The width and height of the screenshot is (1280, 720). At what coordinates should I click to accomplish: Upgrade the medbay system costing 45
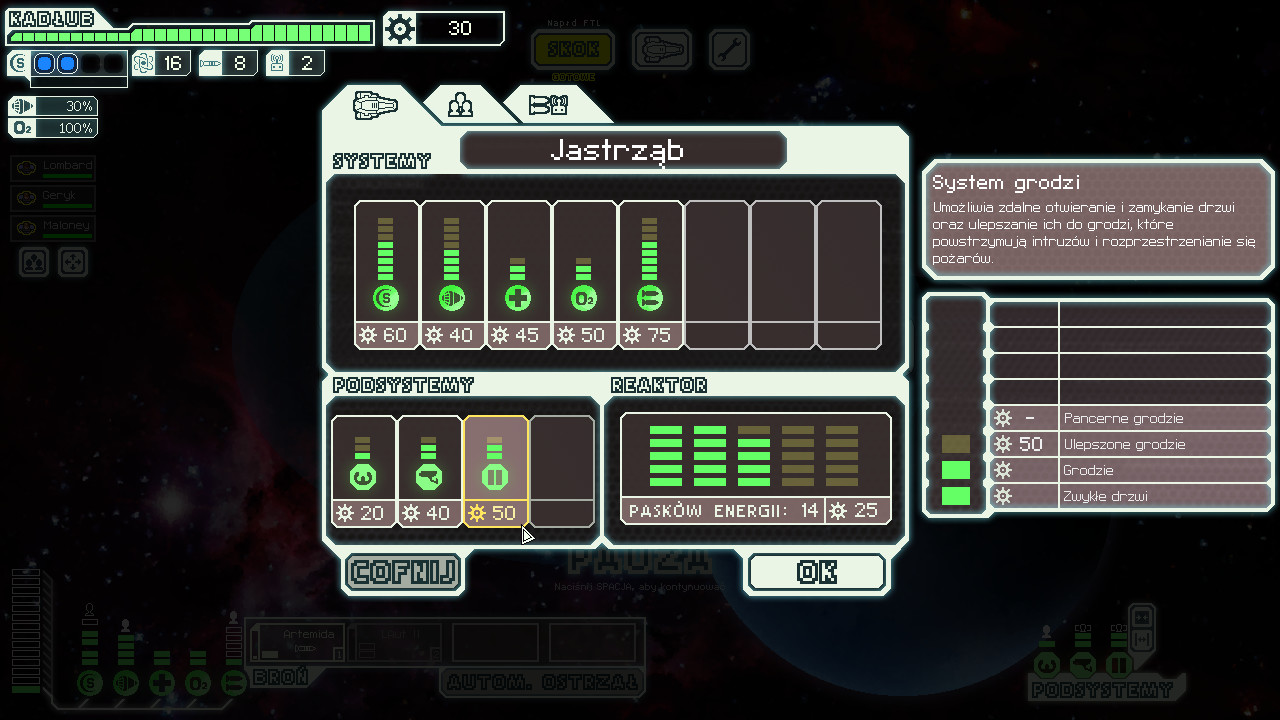(518, 274)
